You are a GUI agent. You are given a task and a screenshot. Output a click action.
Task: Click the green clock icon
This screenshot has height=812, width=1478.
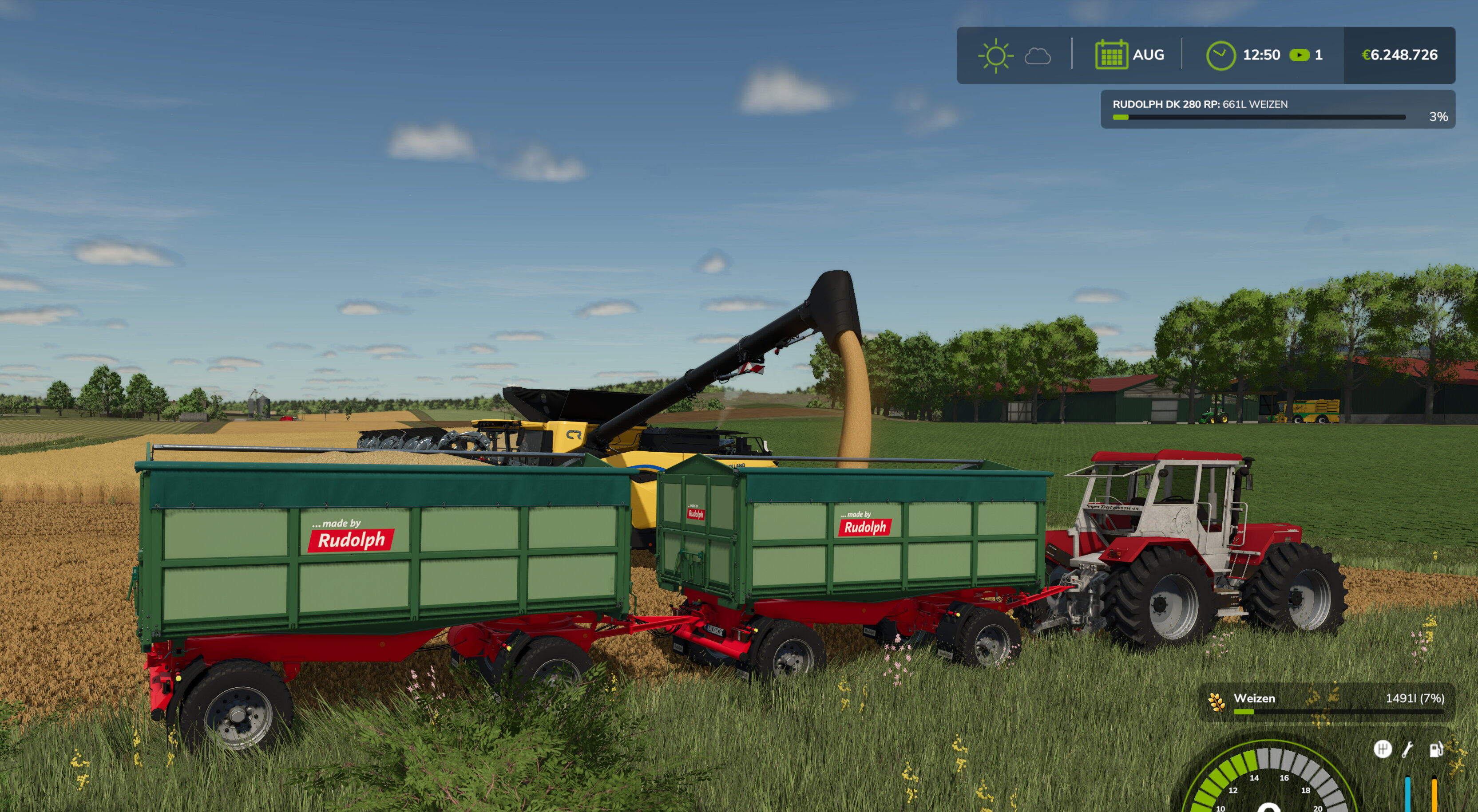1220,55
